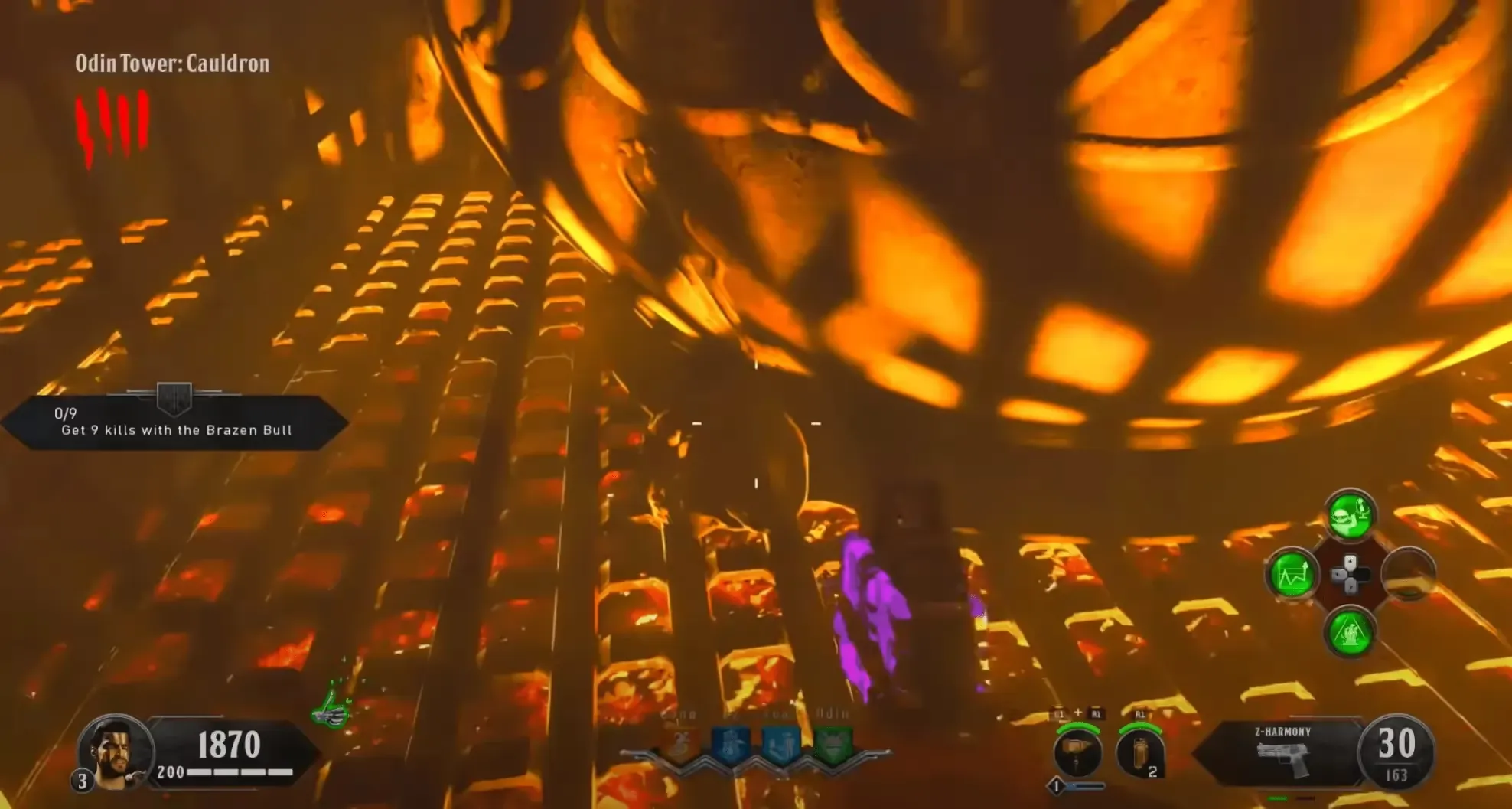
Task: Select the hammer special weapon icon
Action: tap(1077, 752)
